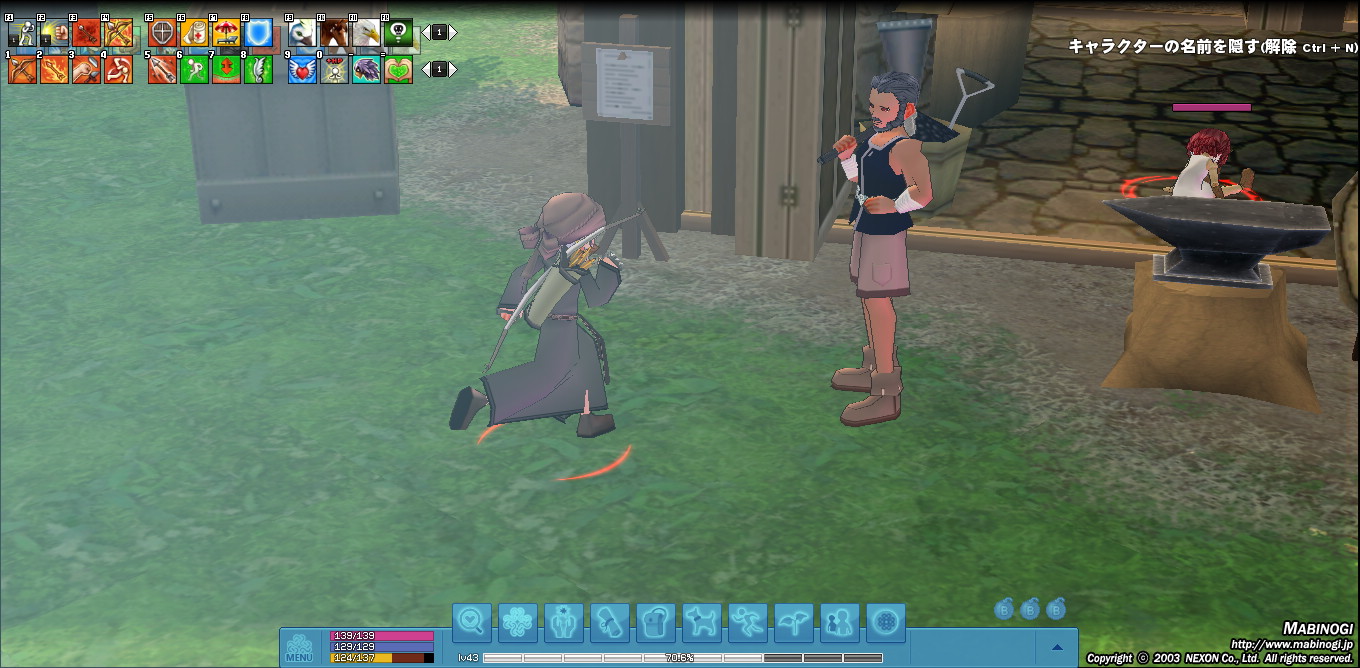Select the wooden round shield defense skill
1360x668 pixels.
tap(162, 33)
